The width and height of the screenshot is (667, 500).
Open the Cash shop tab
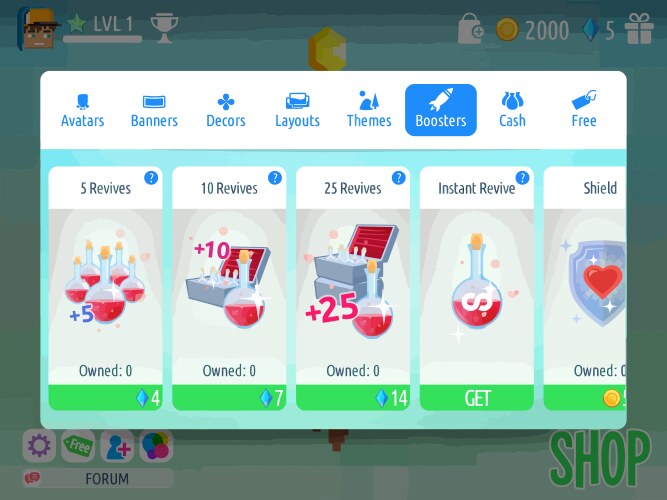(x=512, y=110)
